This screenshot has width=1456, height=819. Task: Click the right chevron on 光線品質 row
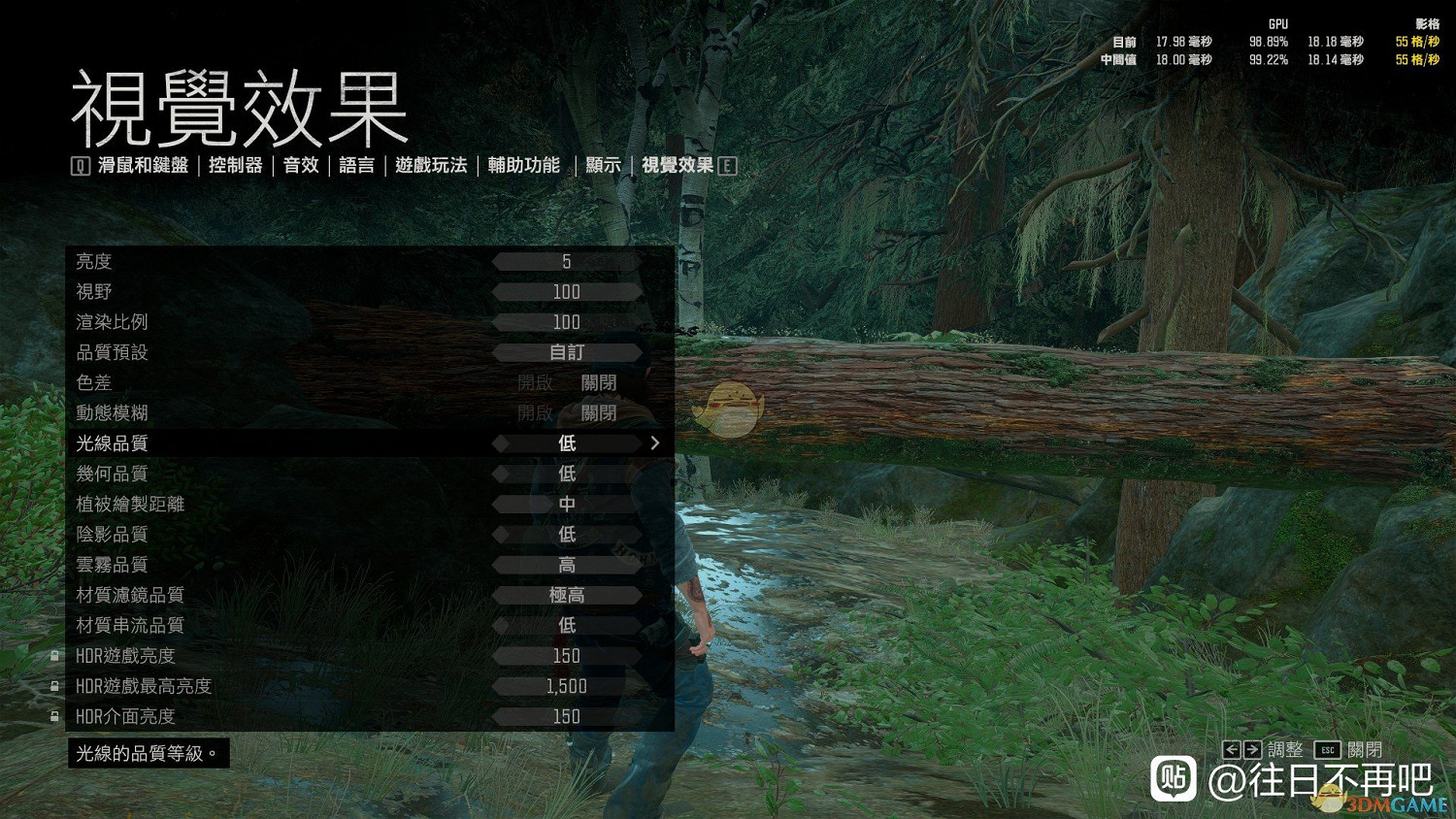pyautogui.click(x=655, y=442)
